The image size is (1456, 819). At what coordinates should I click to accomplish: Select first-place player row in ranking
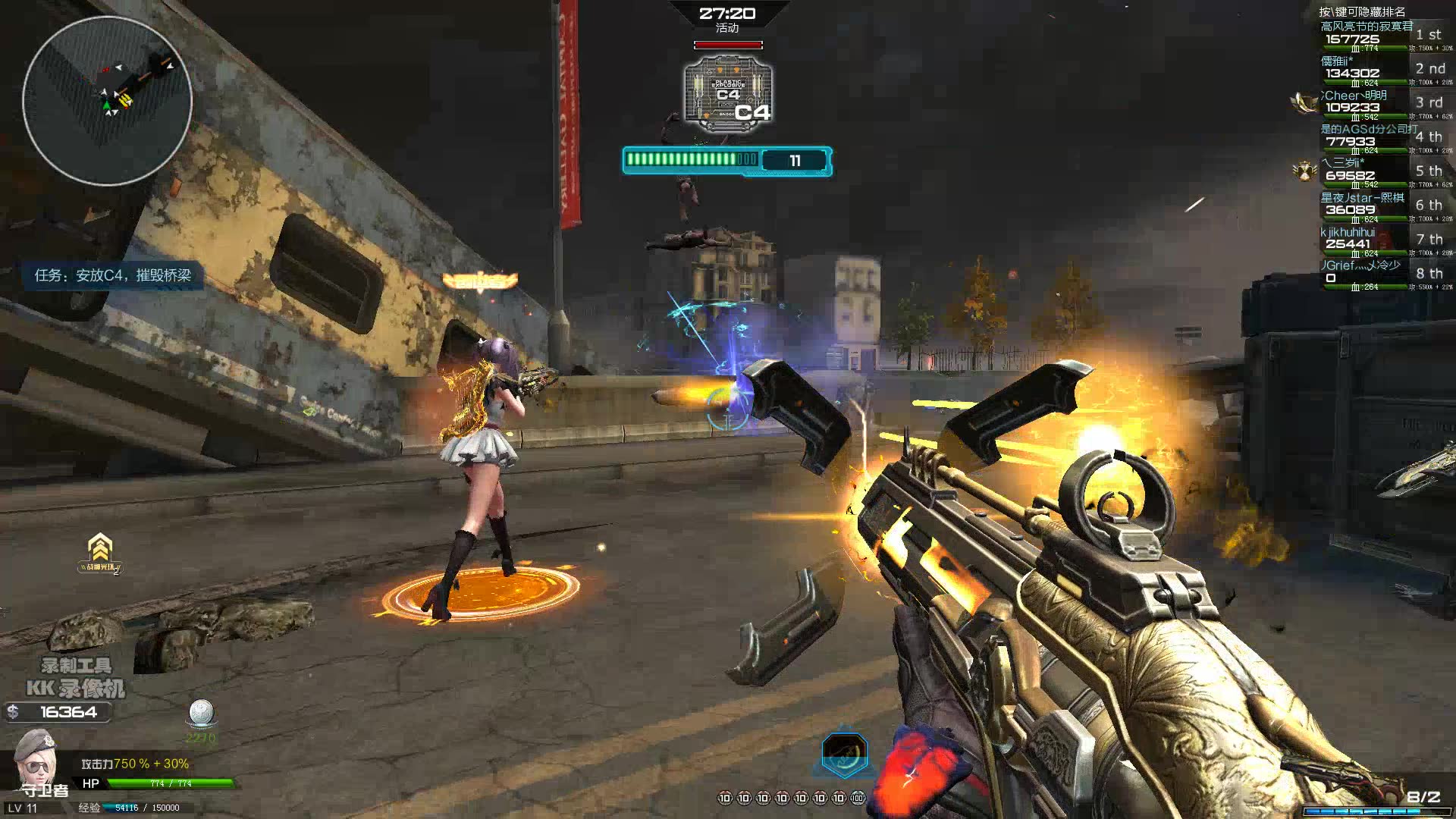point(1380,36)
